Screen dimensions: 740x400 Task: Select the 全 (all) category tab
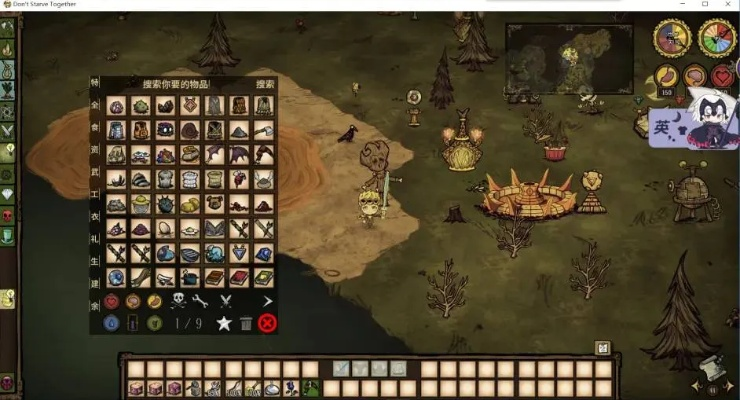pos(95,104)
